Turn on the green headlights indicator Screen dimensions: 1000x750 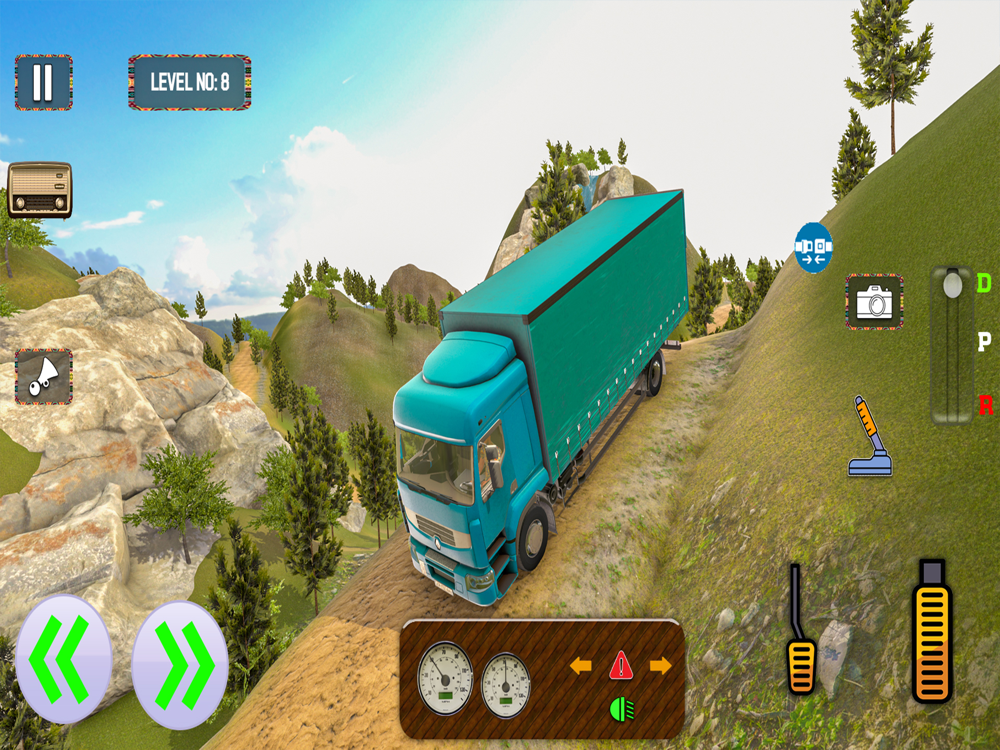[x=621, y=710]
